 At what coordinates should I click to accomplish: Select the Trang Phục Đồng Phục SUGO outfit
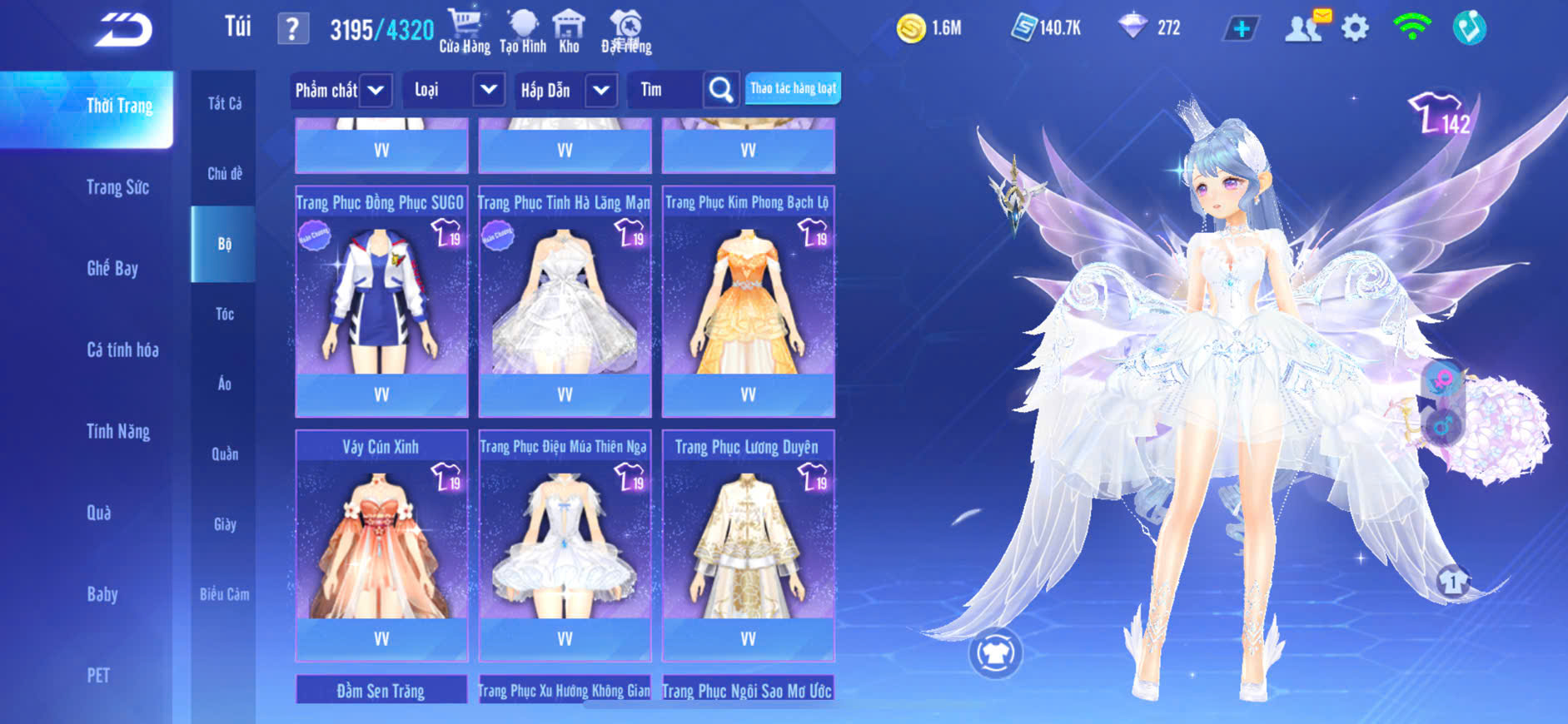381,300
